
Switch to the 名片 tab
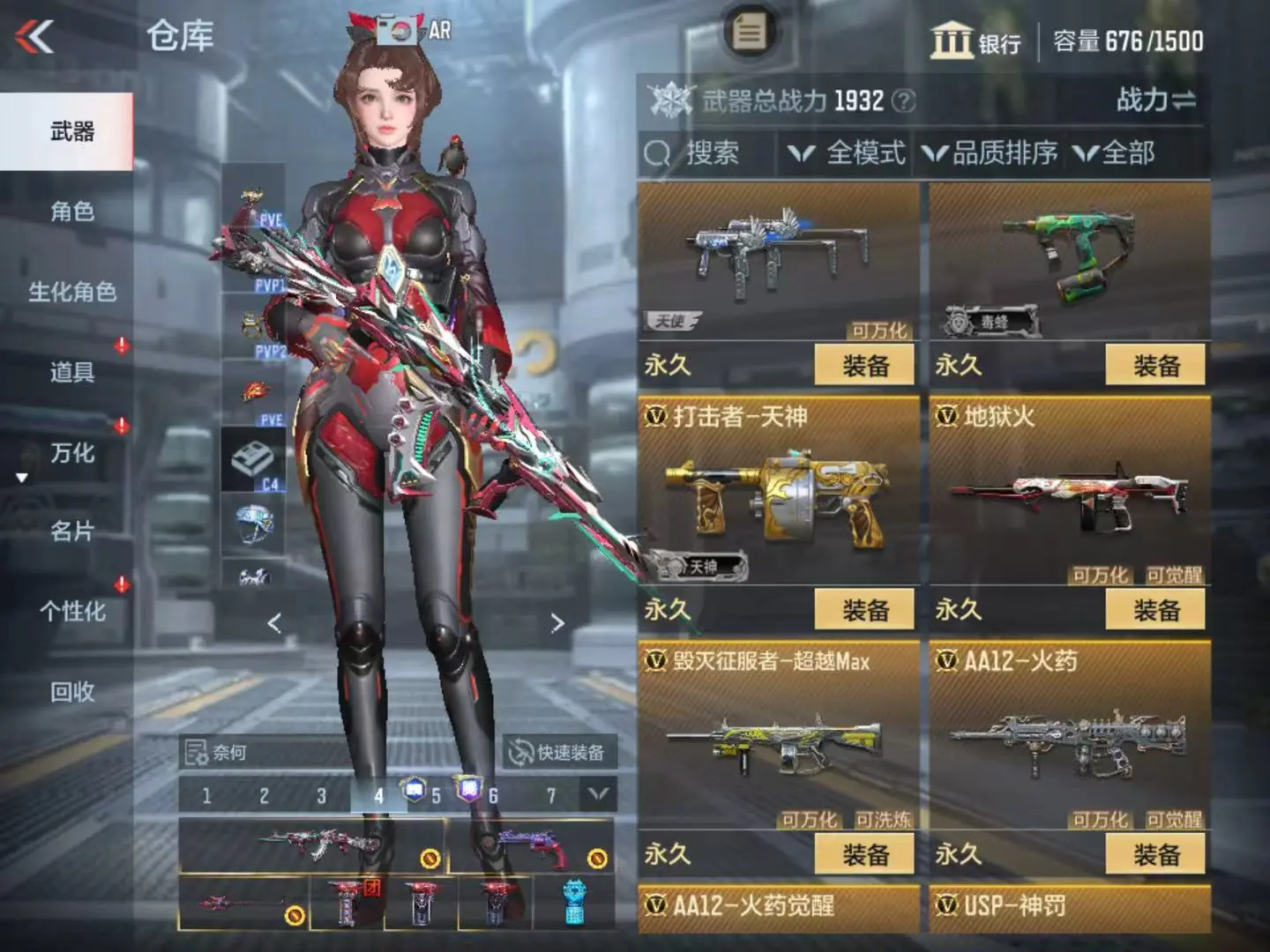click(x=71, y=532)
